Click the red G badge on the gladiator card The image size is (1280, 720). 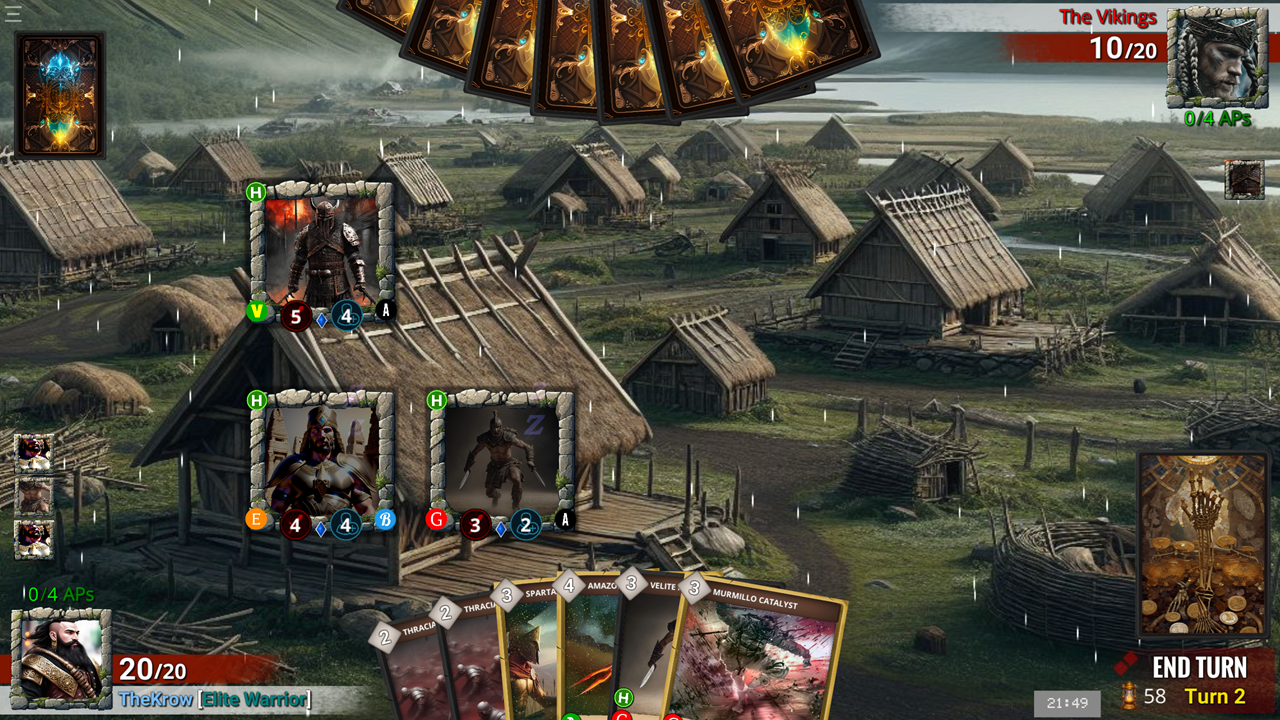click(437, 519)
